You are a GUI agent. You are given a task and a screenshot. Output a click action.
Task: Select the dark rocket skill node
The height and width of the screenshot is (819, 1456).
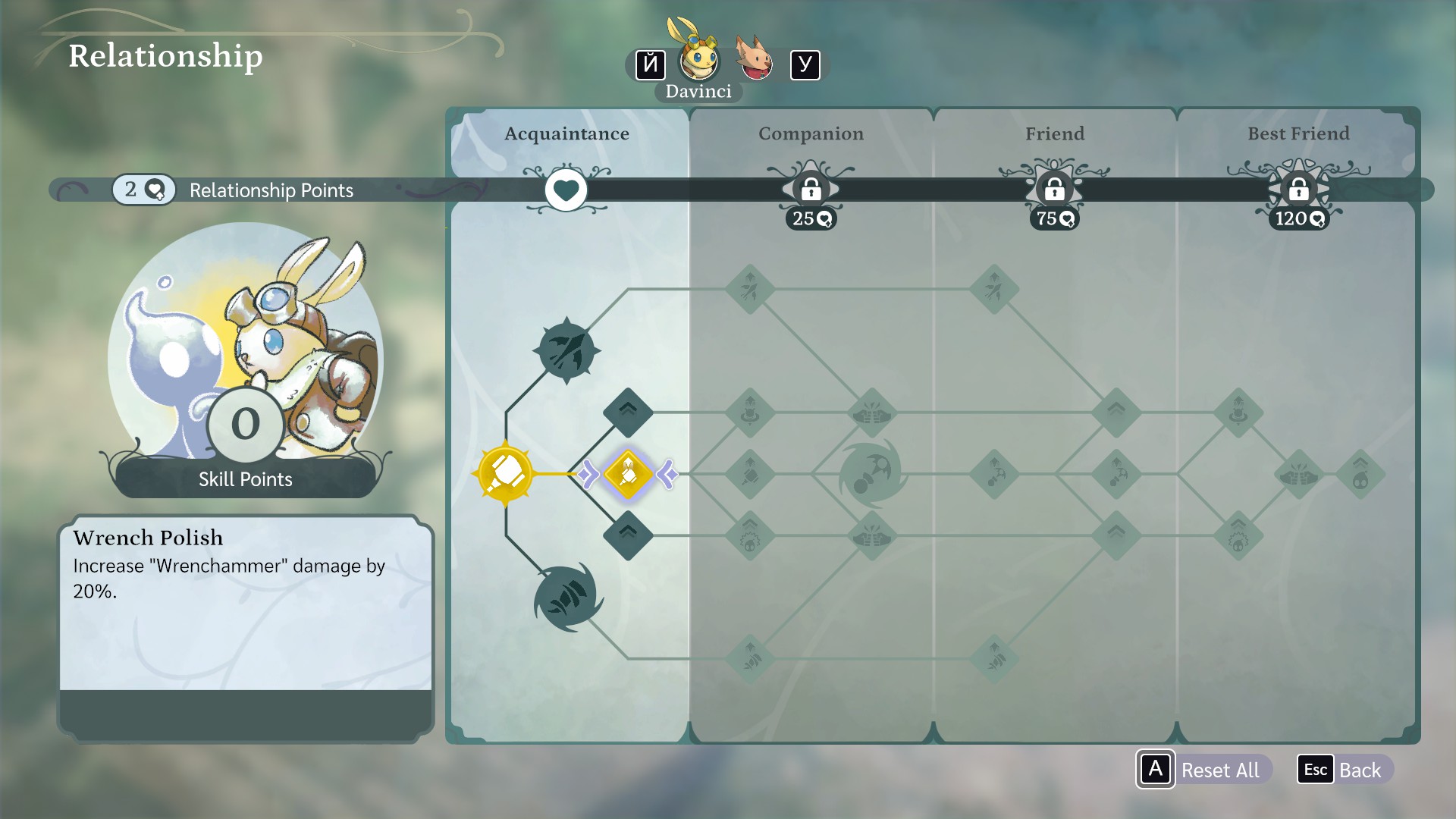pos(566,350)
